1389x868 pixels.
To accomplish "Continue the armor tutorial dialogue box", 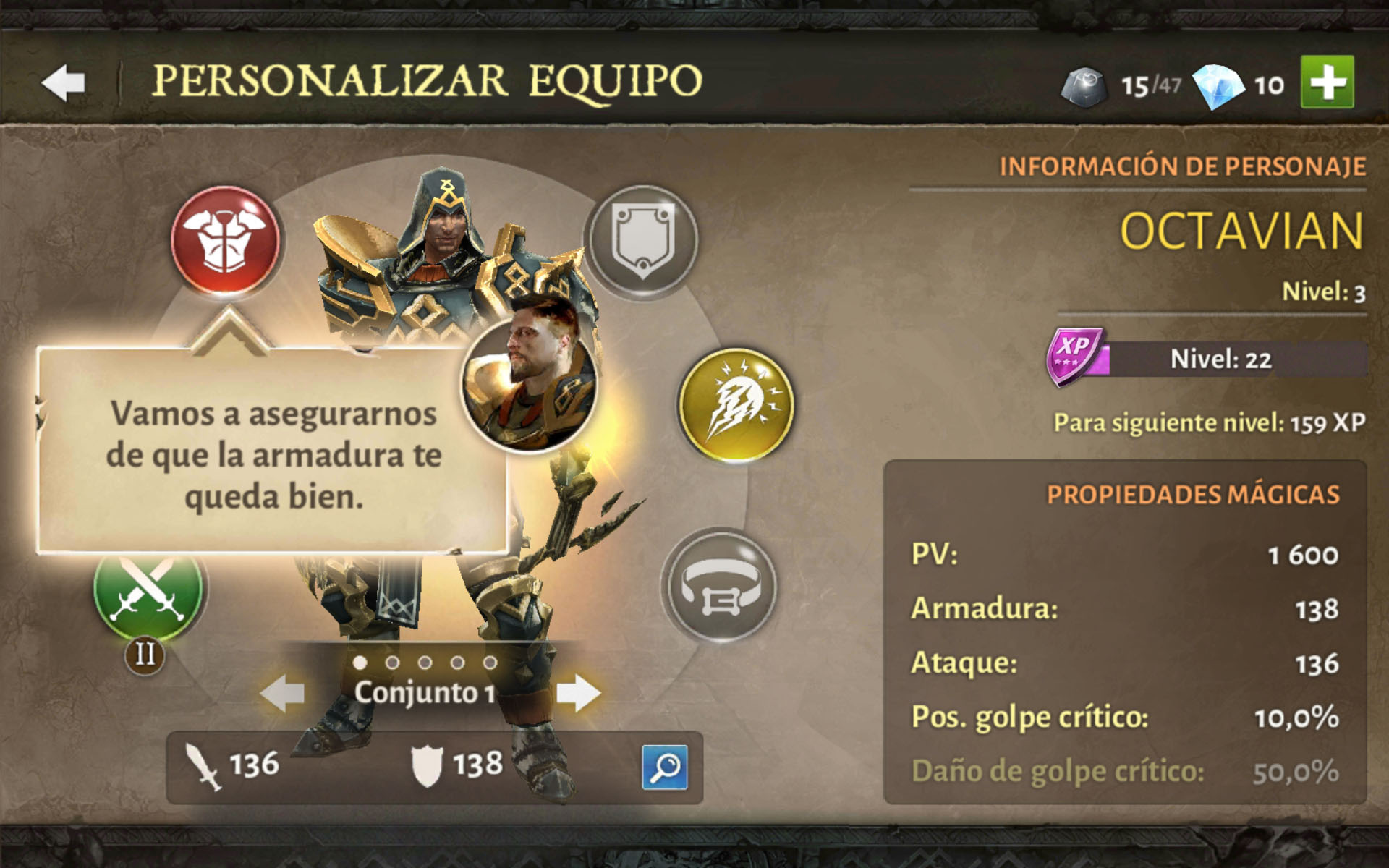I will [272, 454].
